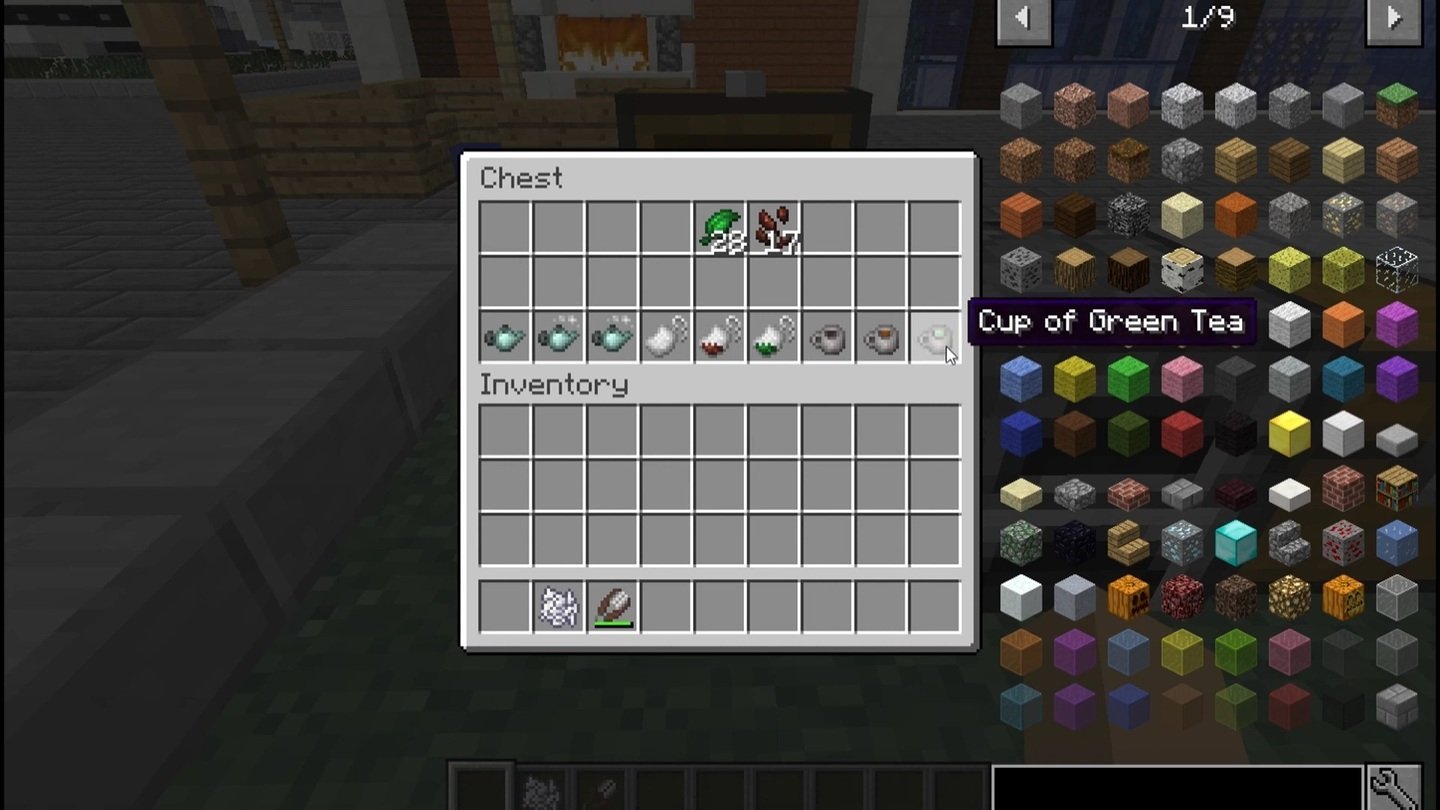Pick the pink wool block
The height and width of the screenshot is (810, 1440).
[x=1181, y=379]
